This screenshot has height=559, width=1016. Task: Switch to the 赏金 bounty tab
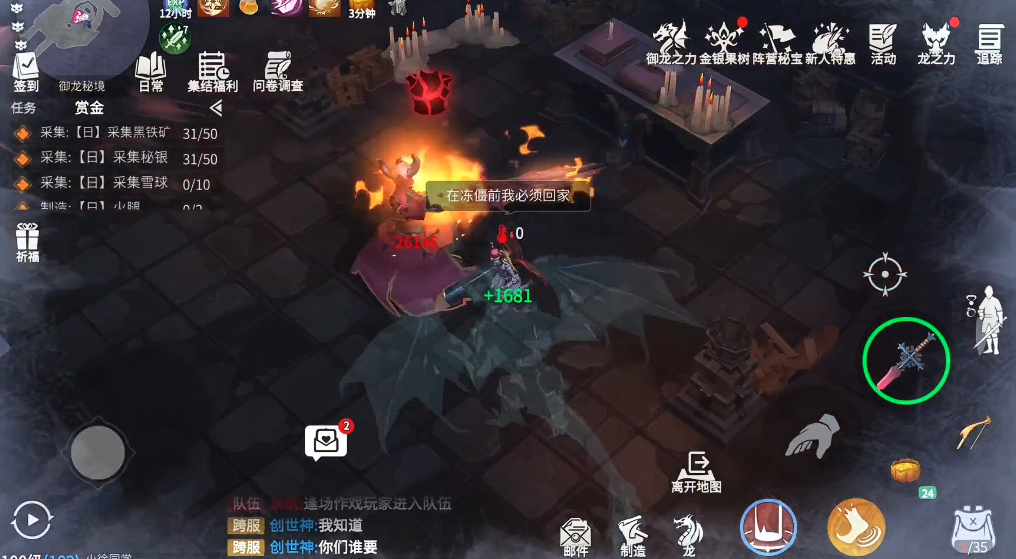[x=89, y=108]
